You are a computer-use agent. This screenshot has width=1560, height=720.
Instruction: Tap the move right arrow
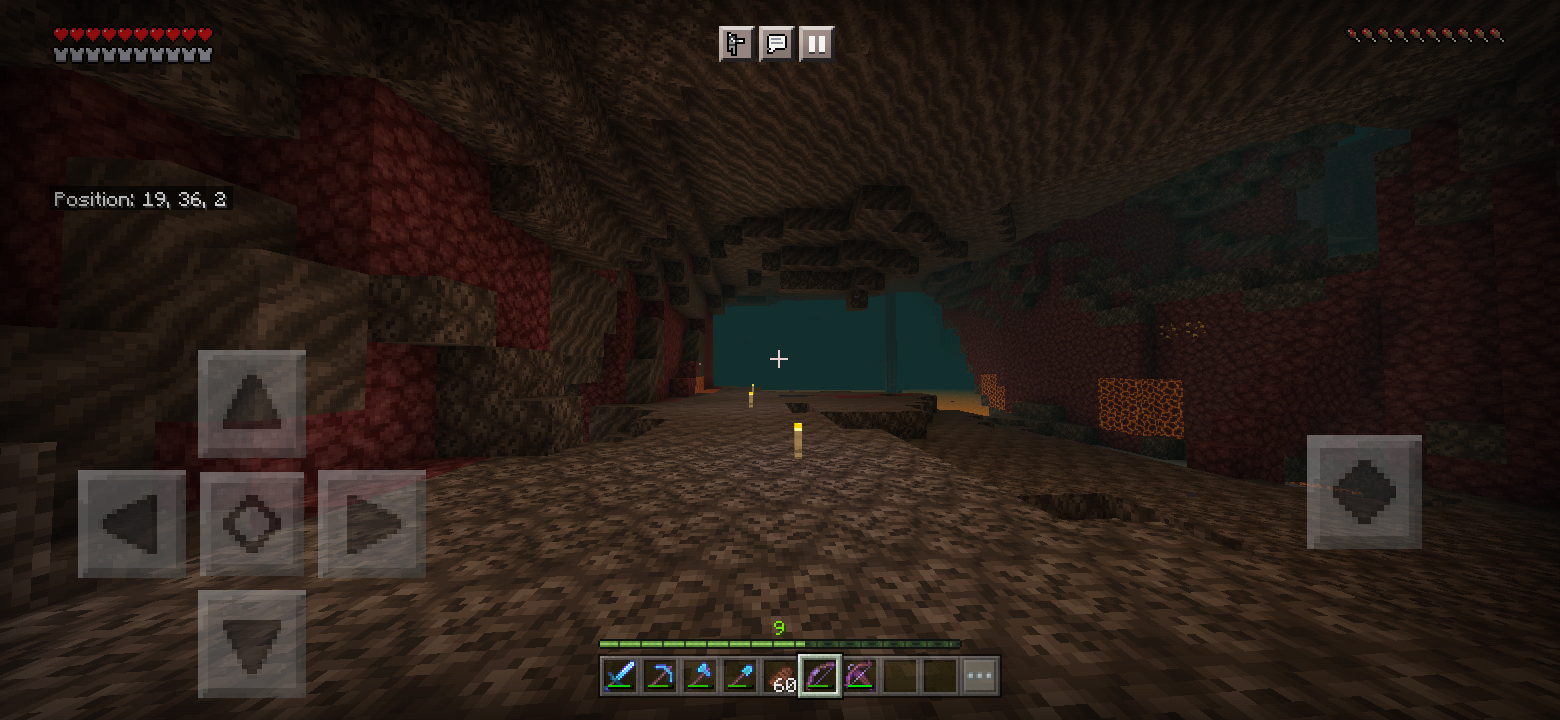click(x=372, y=523)
